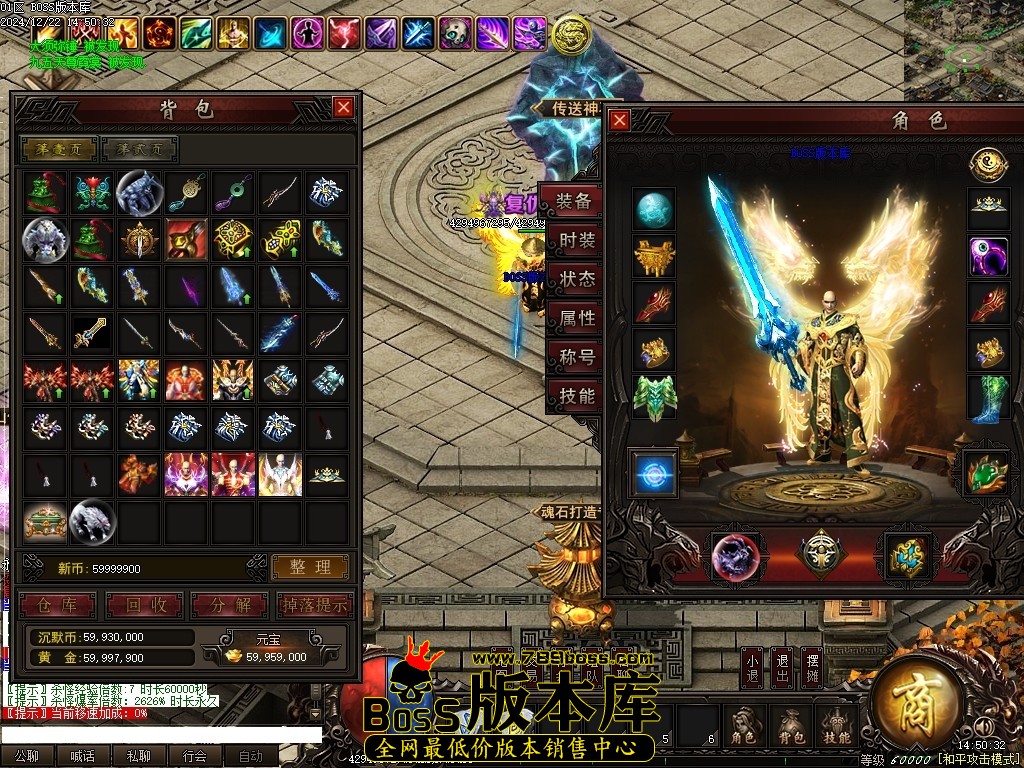Viewport: 1024px width, 768px height.
Task: Switch to the 技能 skills tab in character panel
Action: point(577,396)
